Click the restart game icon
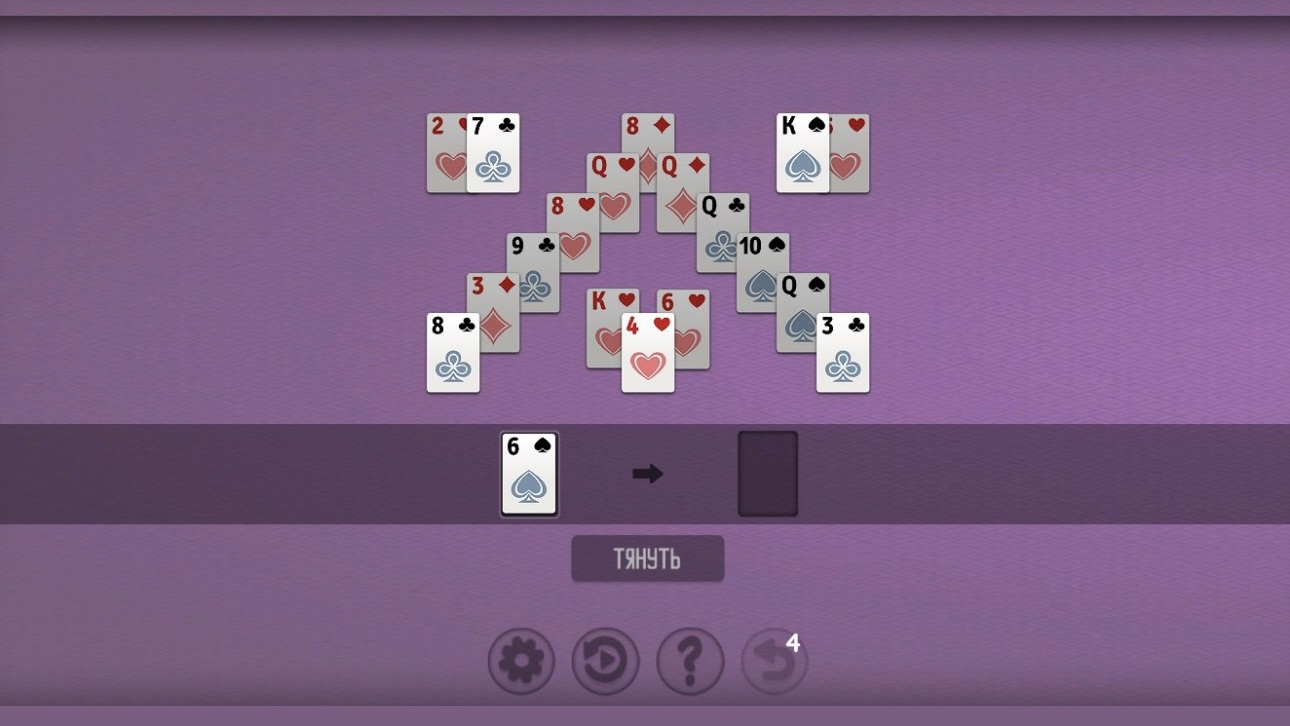 pyautogui.click(x=605, y=661)
